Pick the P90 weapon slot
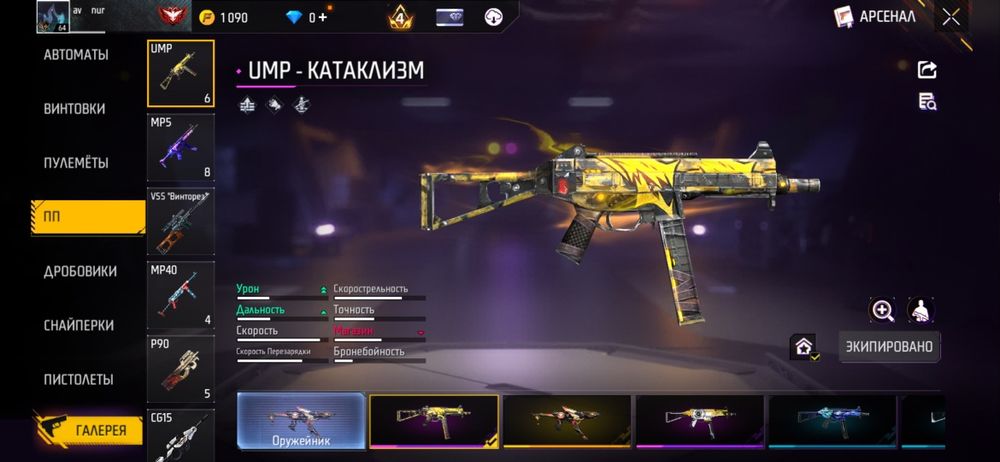This screenshot has width=1000, height=462. (180, 368)
